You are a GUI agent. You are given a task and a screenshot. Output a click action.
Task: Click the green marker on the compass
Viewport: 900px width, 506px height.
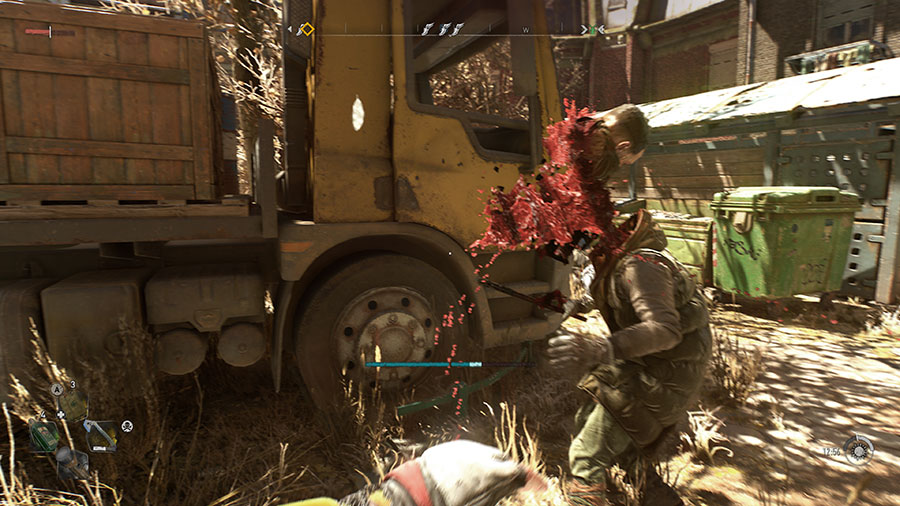pyautogui.click(x=592, y=30)
